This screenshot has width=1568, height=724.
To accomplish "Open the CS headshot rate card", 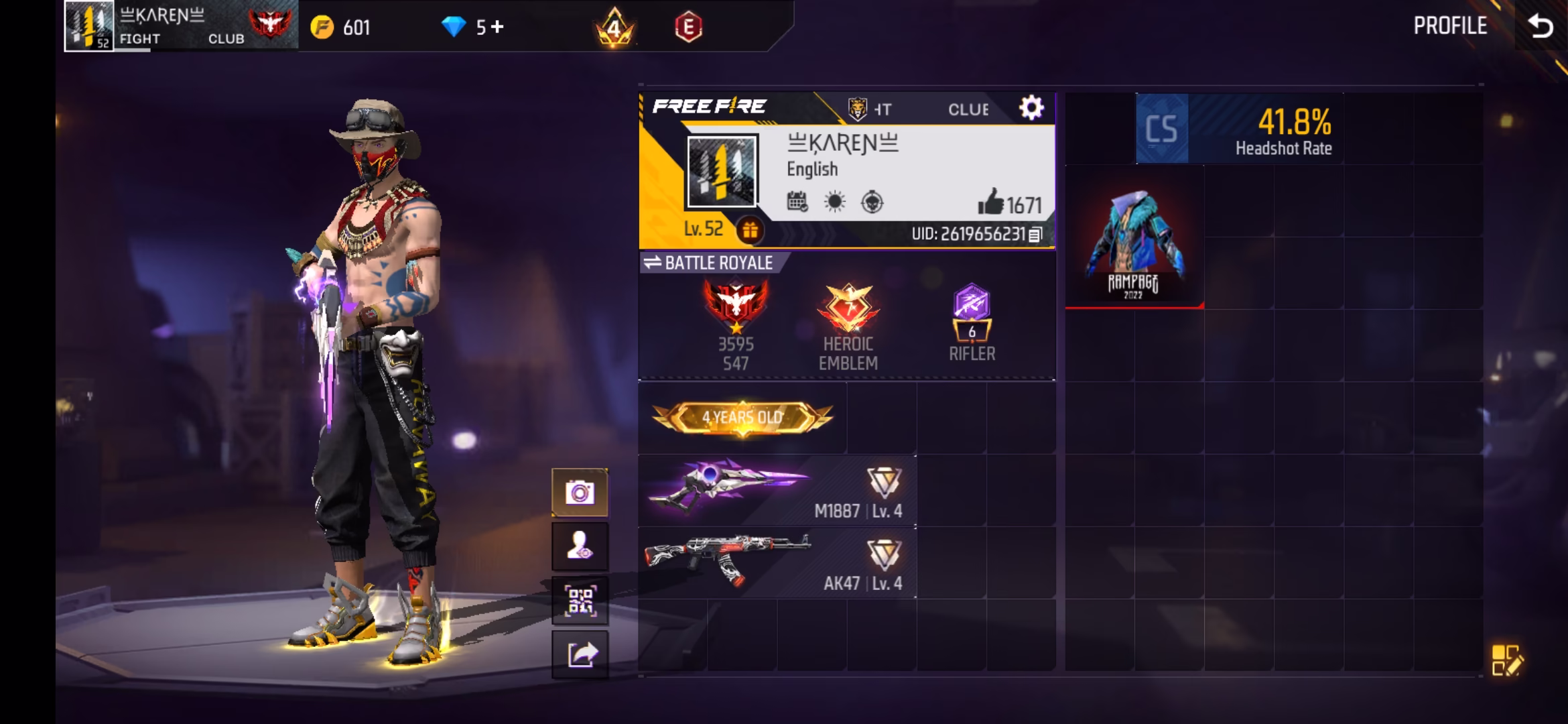I will tap(1238, 129).
